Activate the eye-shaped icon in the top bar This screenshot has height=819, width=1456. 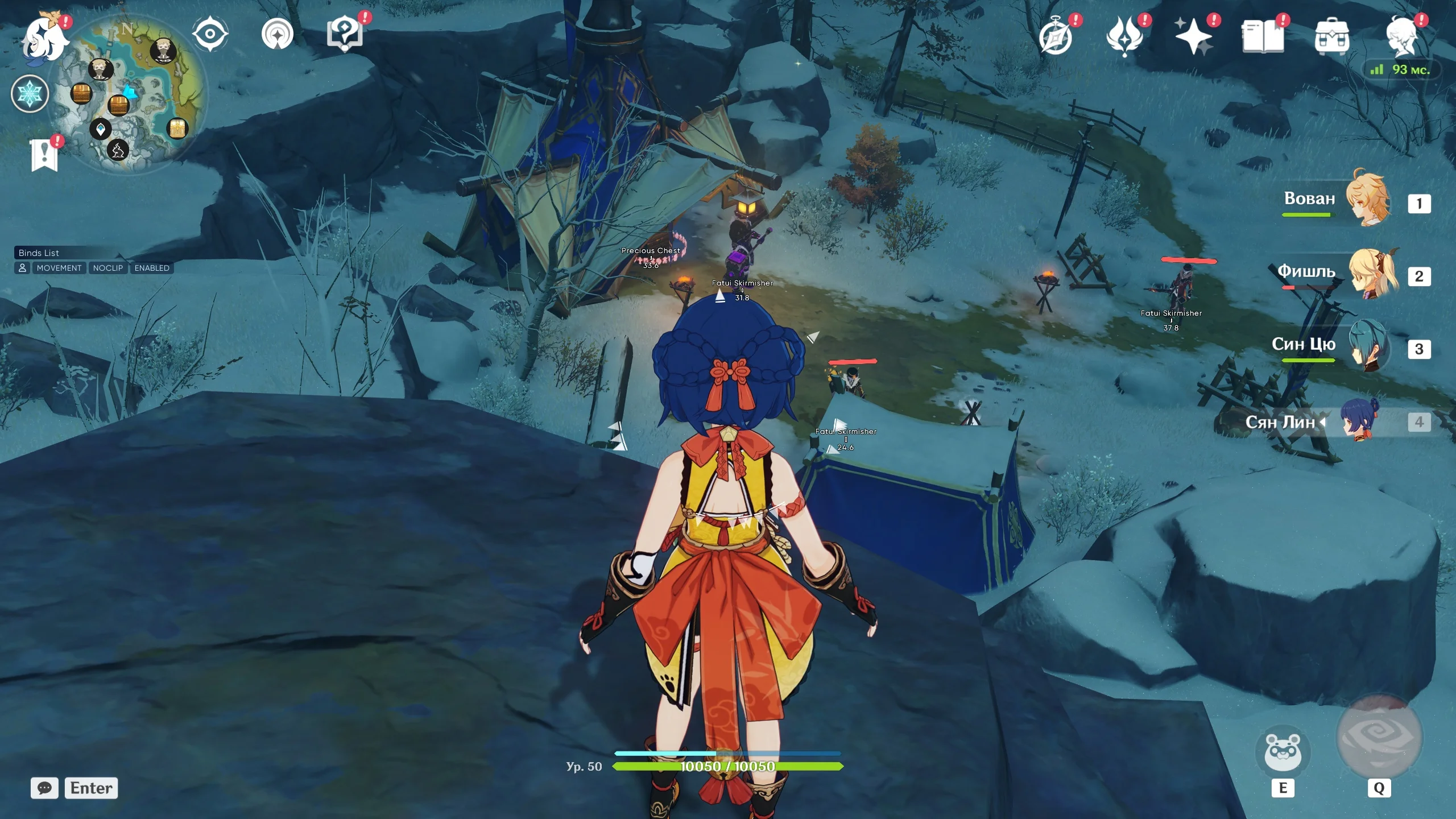click(x=210, y=34)
